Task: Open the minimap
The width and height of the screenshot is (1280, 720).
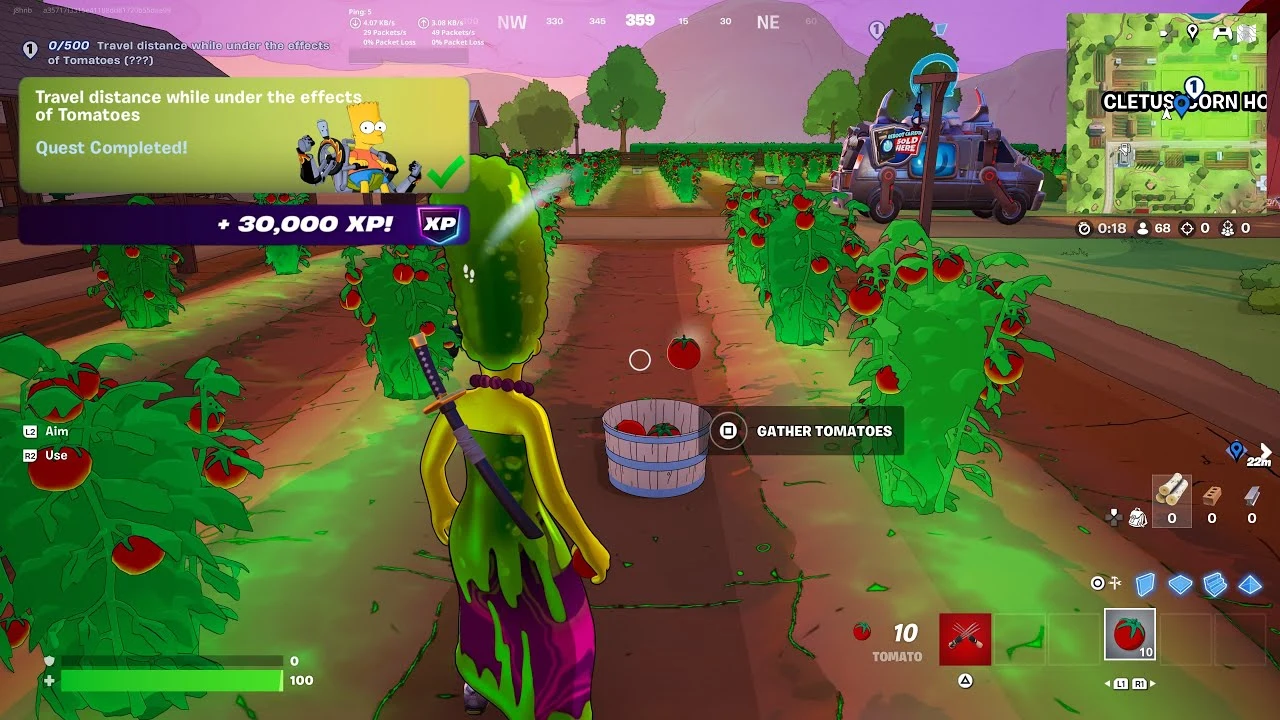Action: coord(1166,115)
